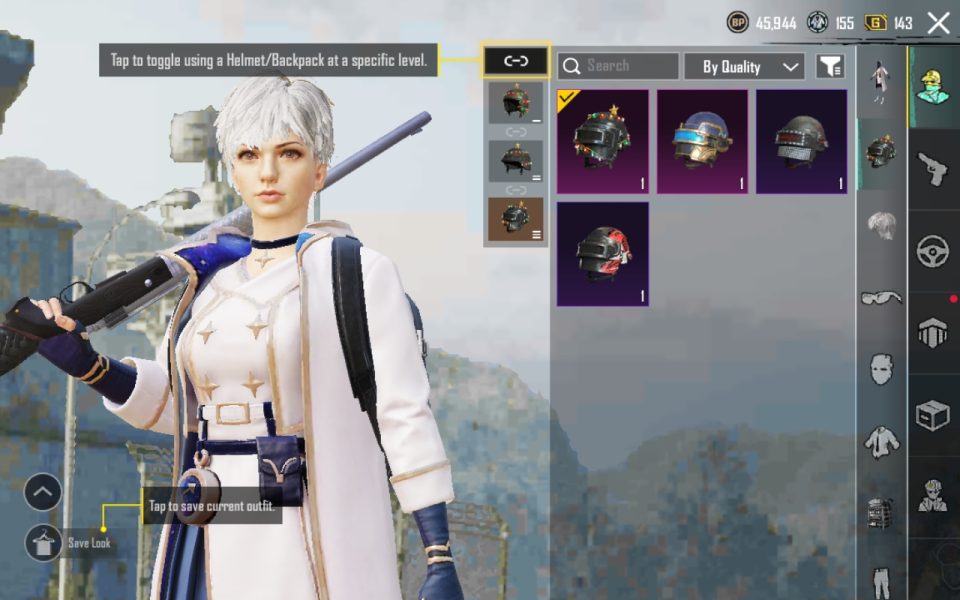The height and width of the screenshot is (600, 960).
Task: Close the inventory with the X button
Action: [938, 23]
